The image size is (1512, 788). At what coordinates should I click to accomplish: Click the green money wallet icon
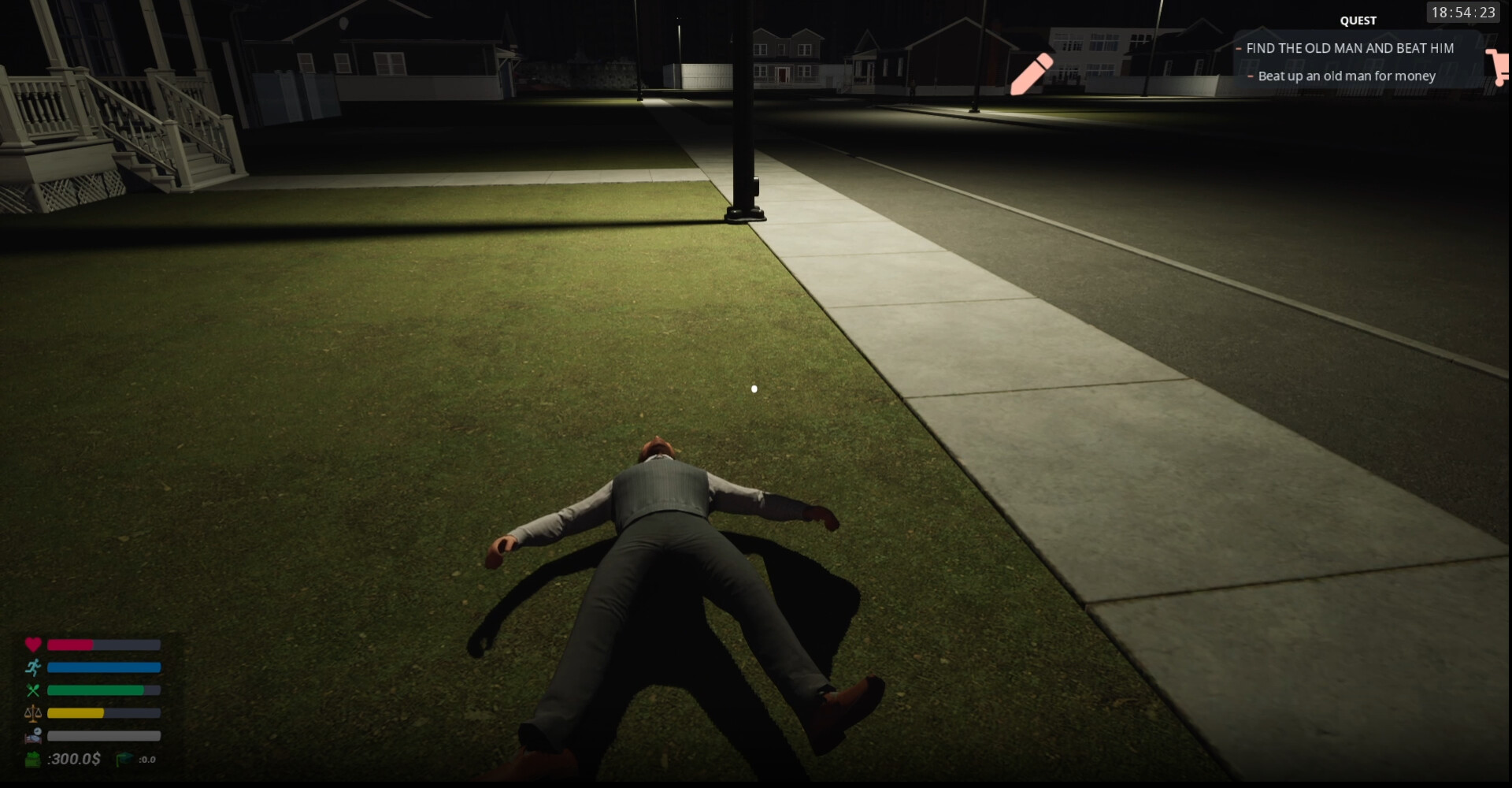click(31, 760)
